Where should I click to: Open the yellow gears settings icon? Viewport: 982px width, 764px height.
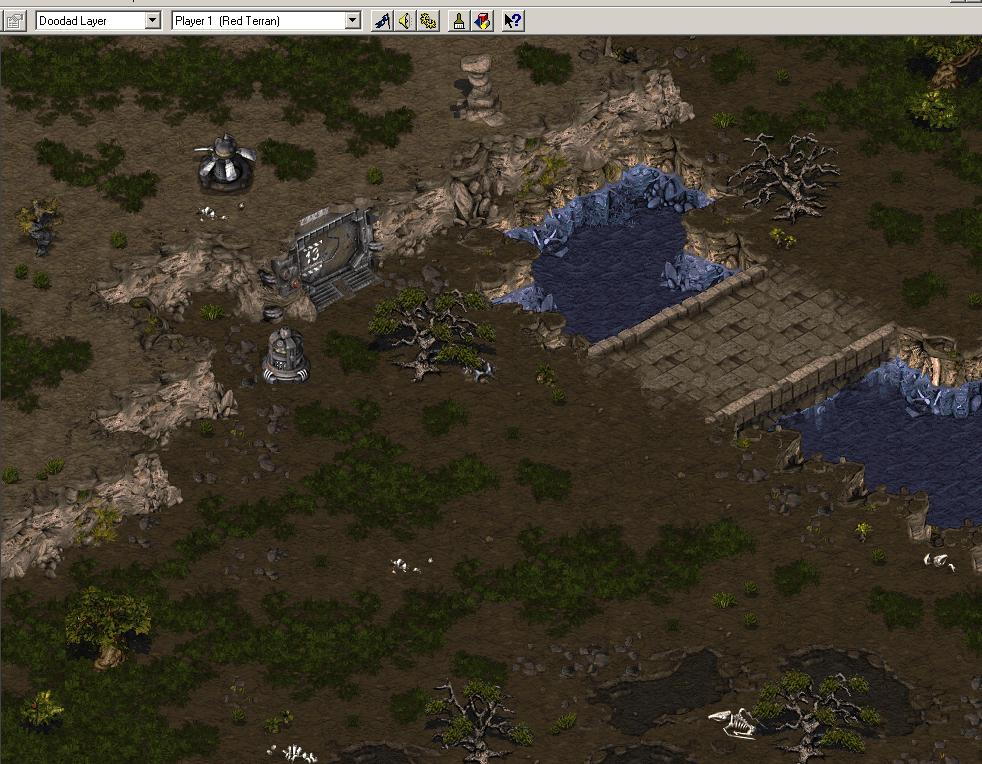(x=428, y=20)
